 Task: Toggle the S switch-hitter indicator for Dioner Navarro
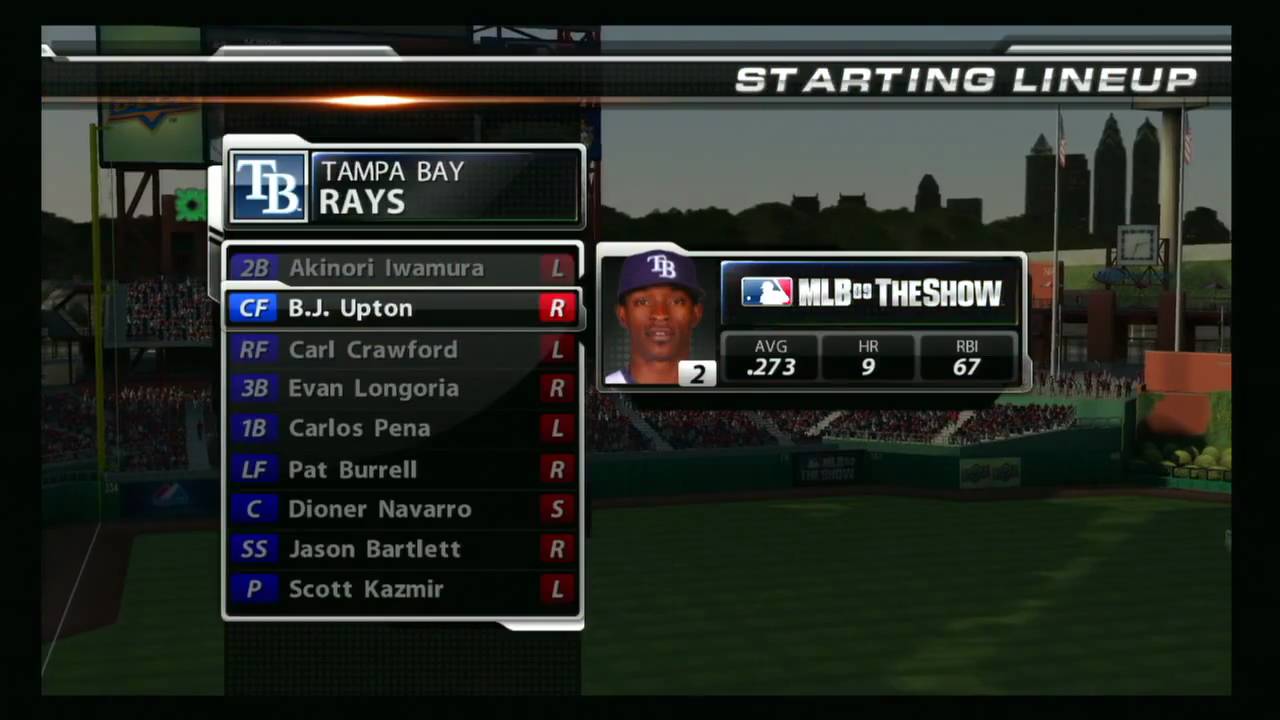point(557,509)
